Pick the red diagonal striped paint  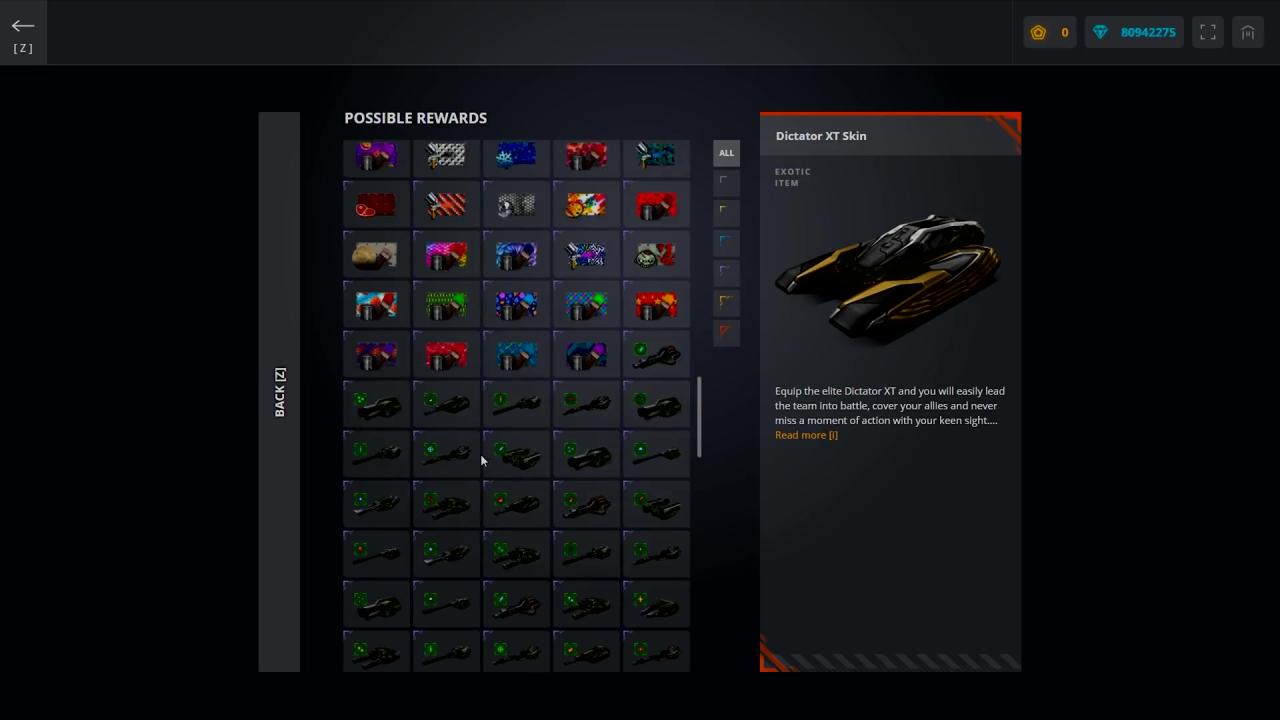click(x=446, y=206)
